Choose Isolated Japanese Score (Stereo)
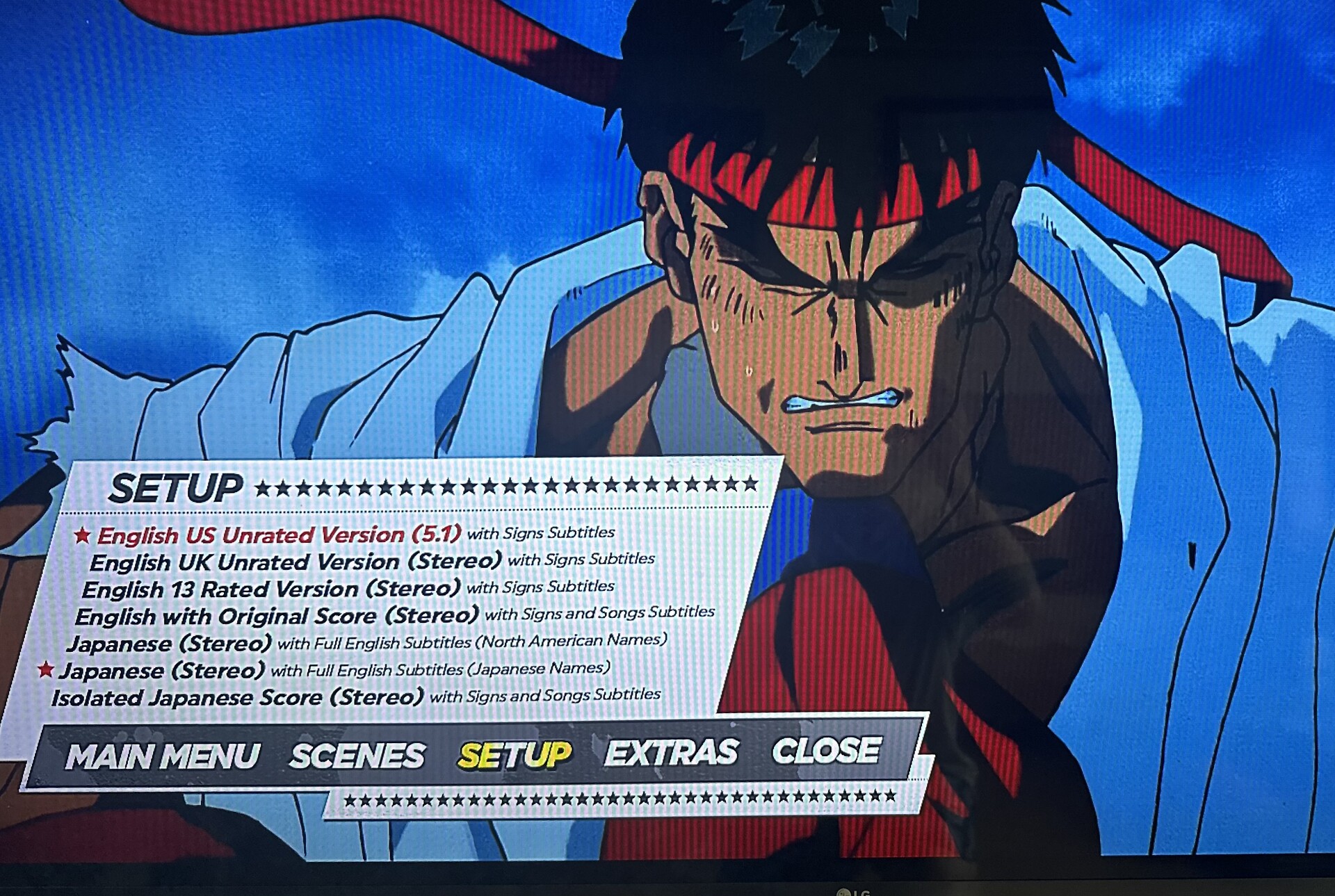The width and height of the screenshot is (1335, 896). 237,697
